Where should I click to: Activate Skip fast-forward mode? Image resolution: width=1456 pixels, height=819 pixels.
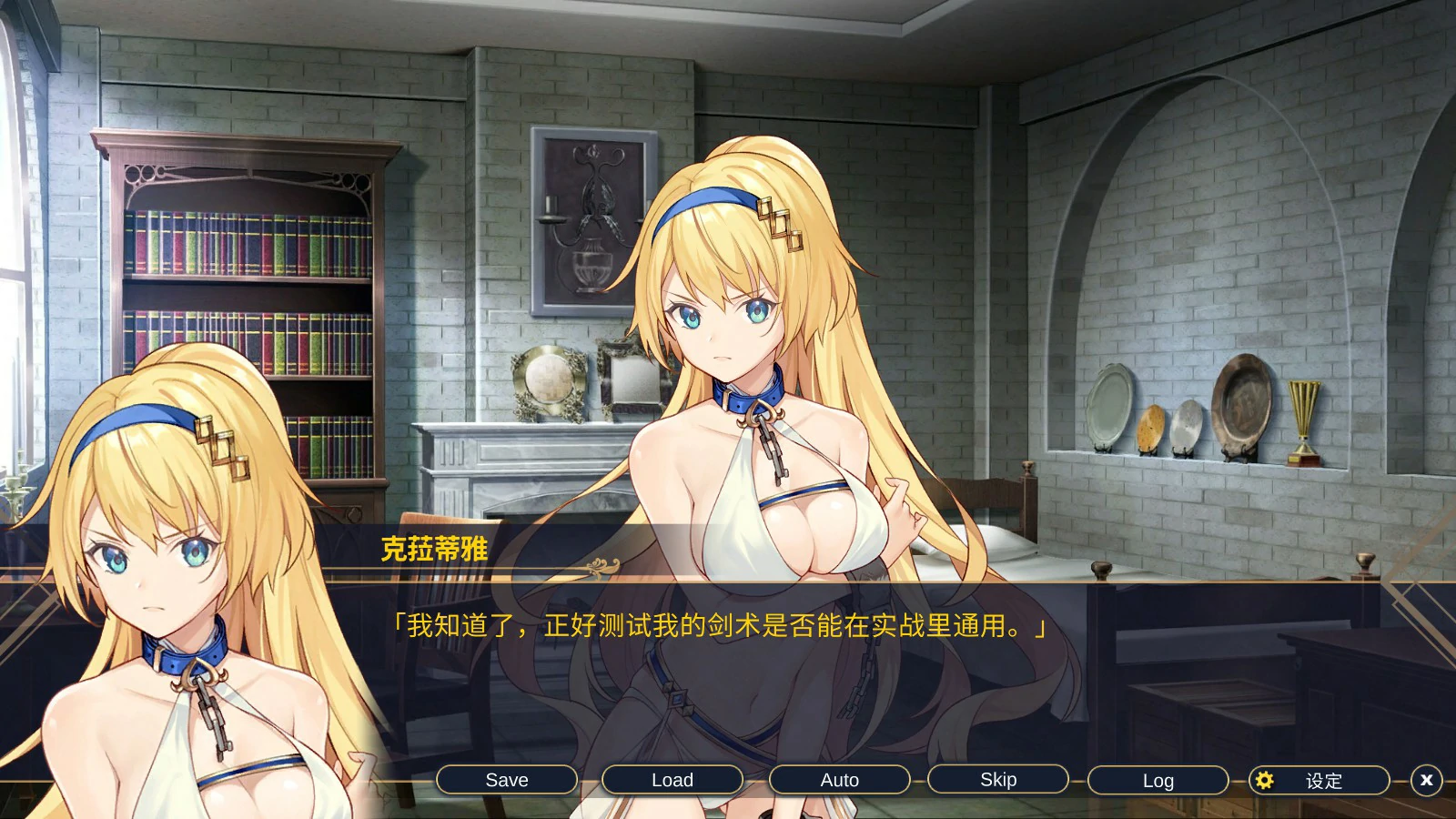click(x=998, y=780)
